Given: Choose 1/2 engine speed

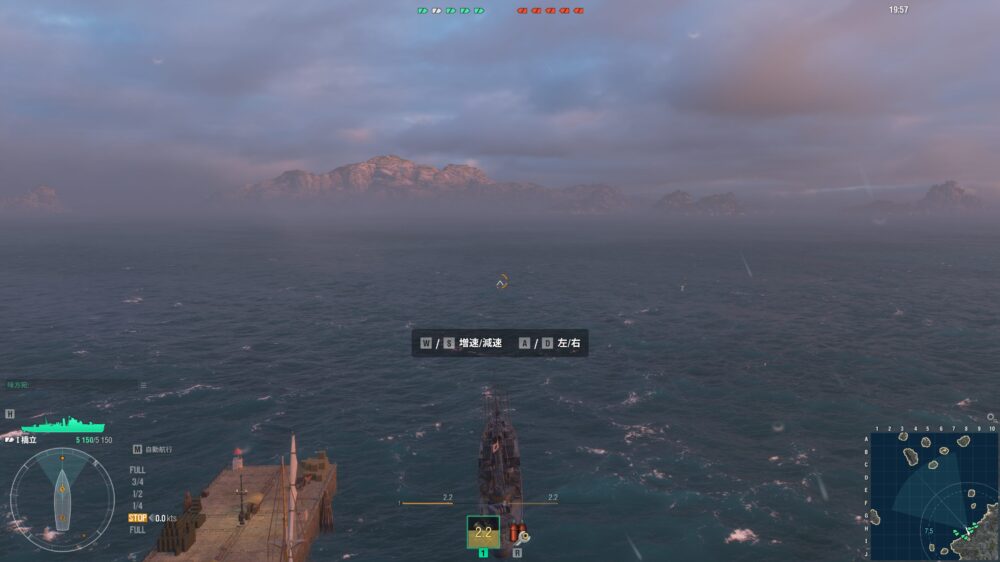Looking at the screenshot, I should 137,493.
